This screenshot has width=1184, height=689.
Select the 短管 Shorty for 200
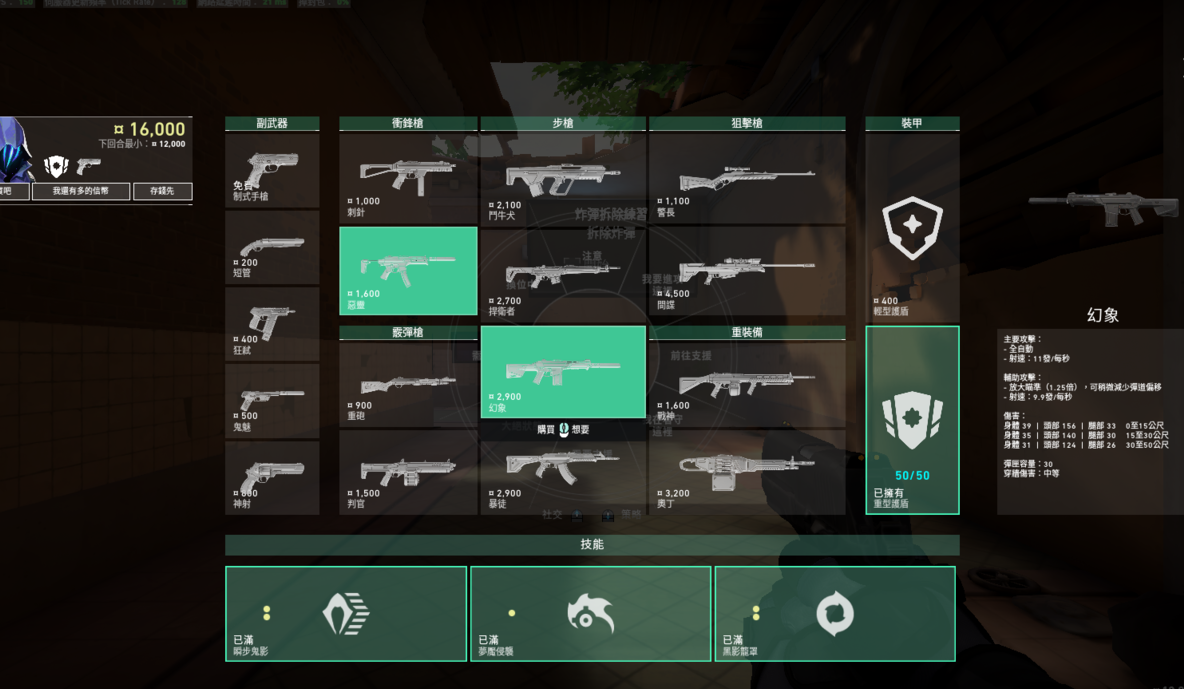[272, 247]
